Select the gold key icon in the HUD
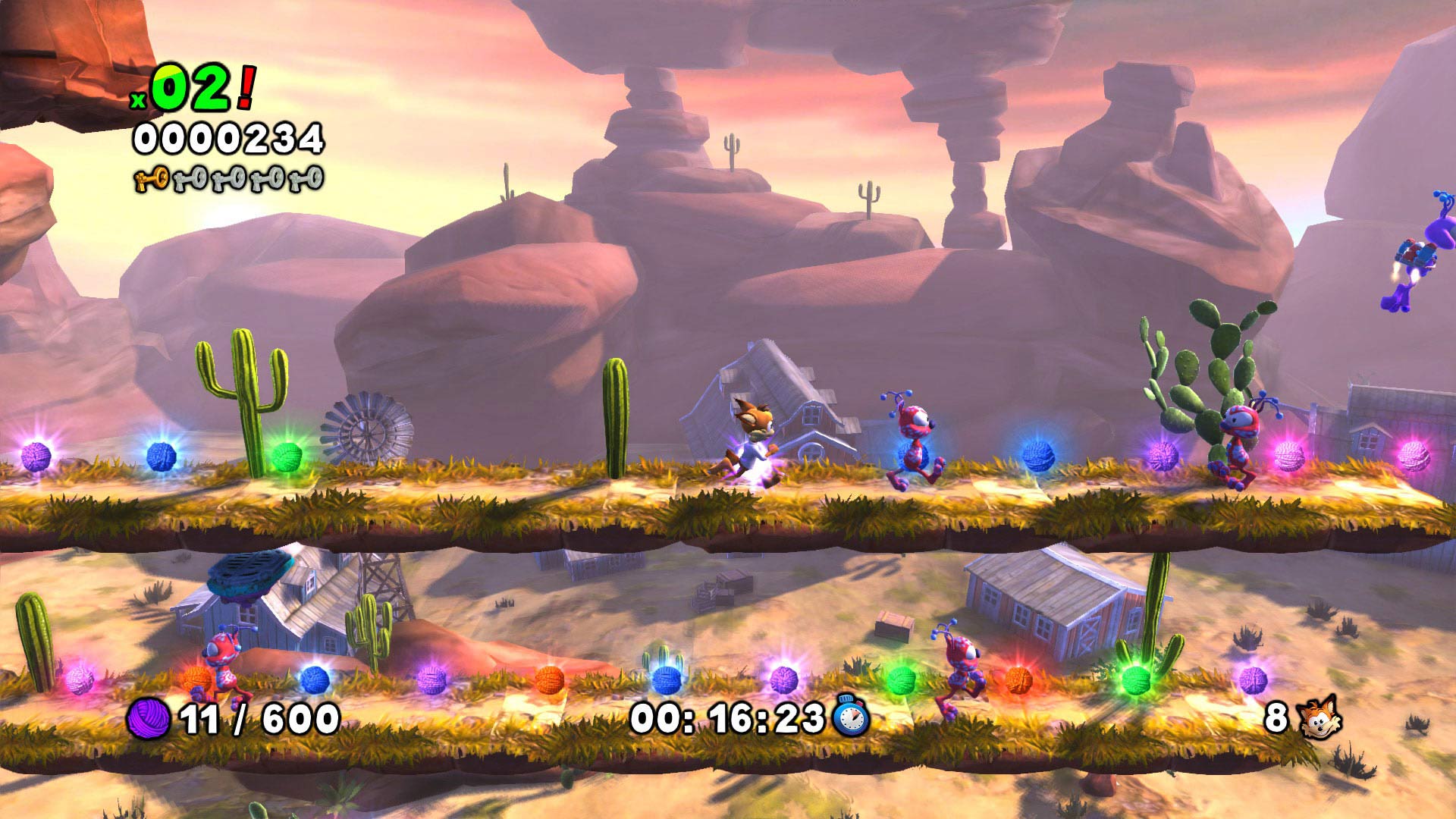The height and width of the screenshot is (819, 1456). tap(152, 180)
